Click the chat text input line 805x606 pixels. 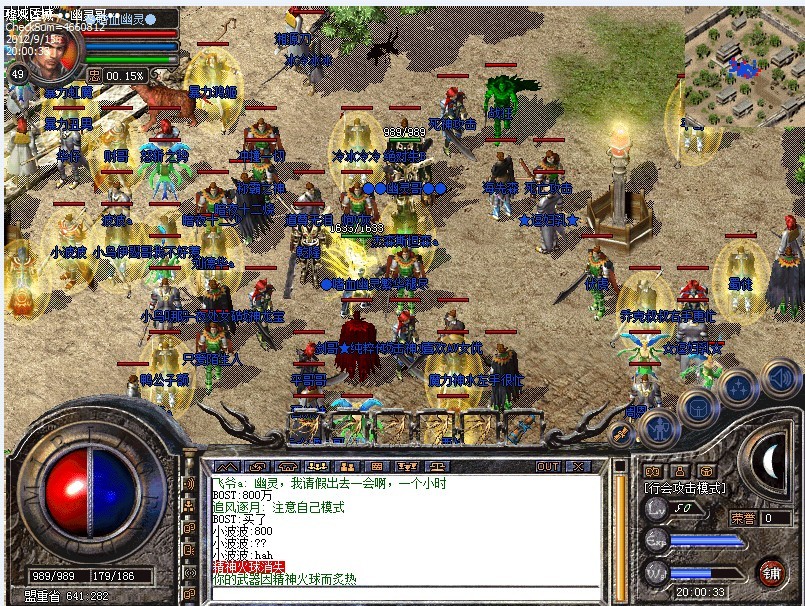[400, 594]
